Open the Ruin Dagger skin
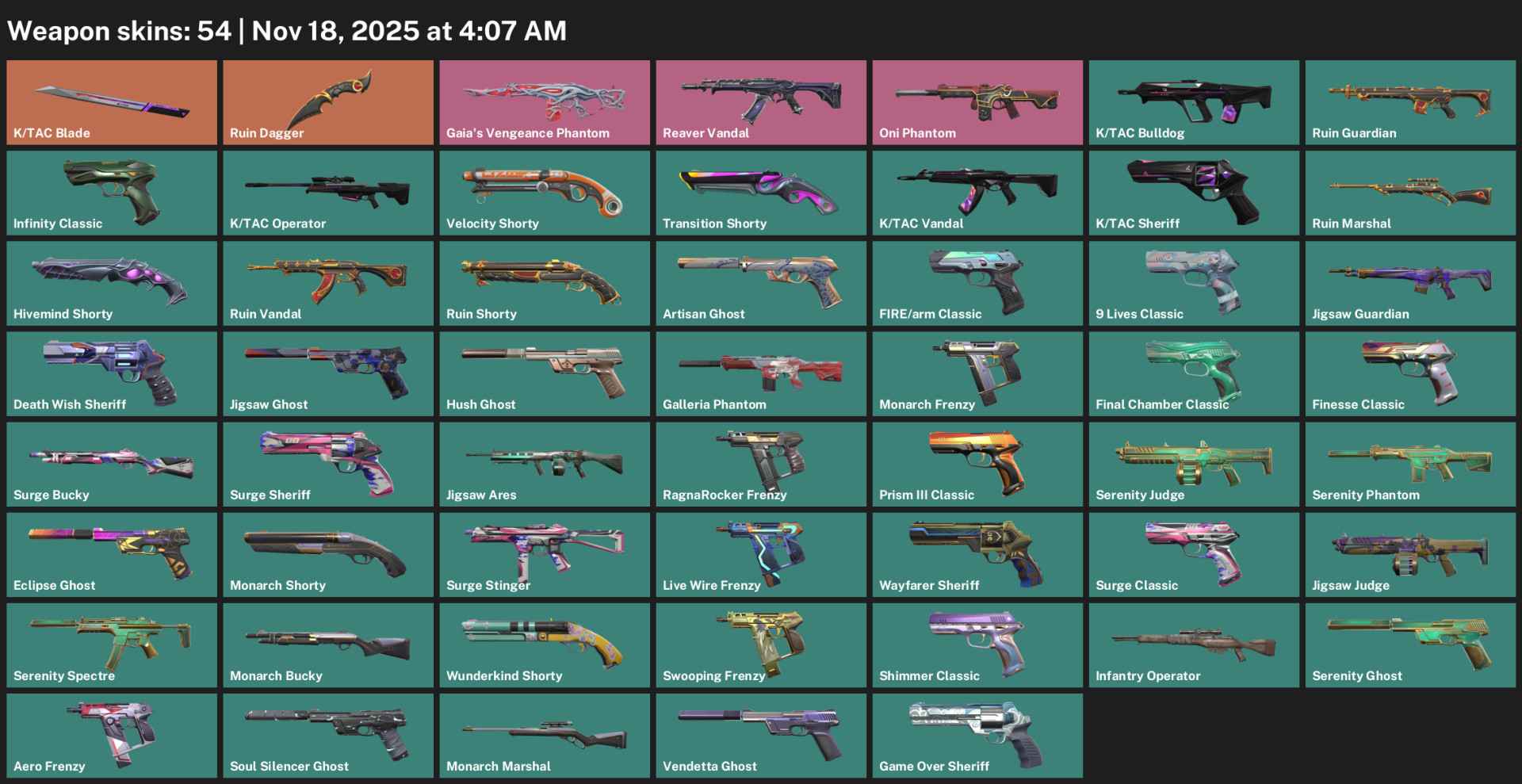Screen dimensions: 1522x784 327,101
